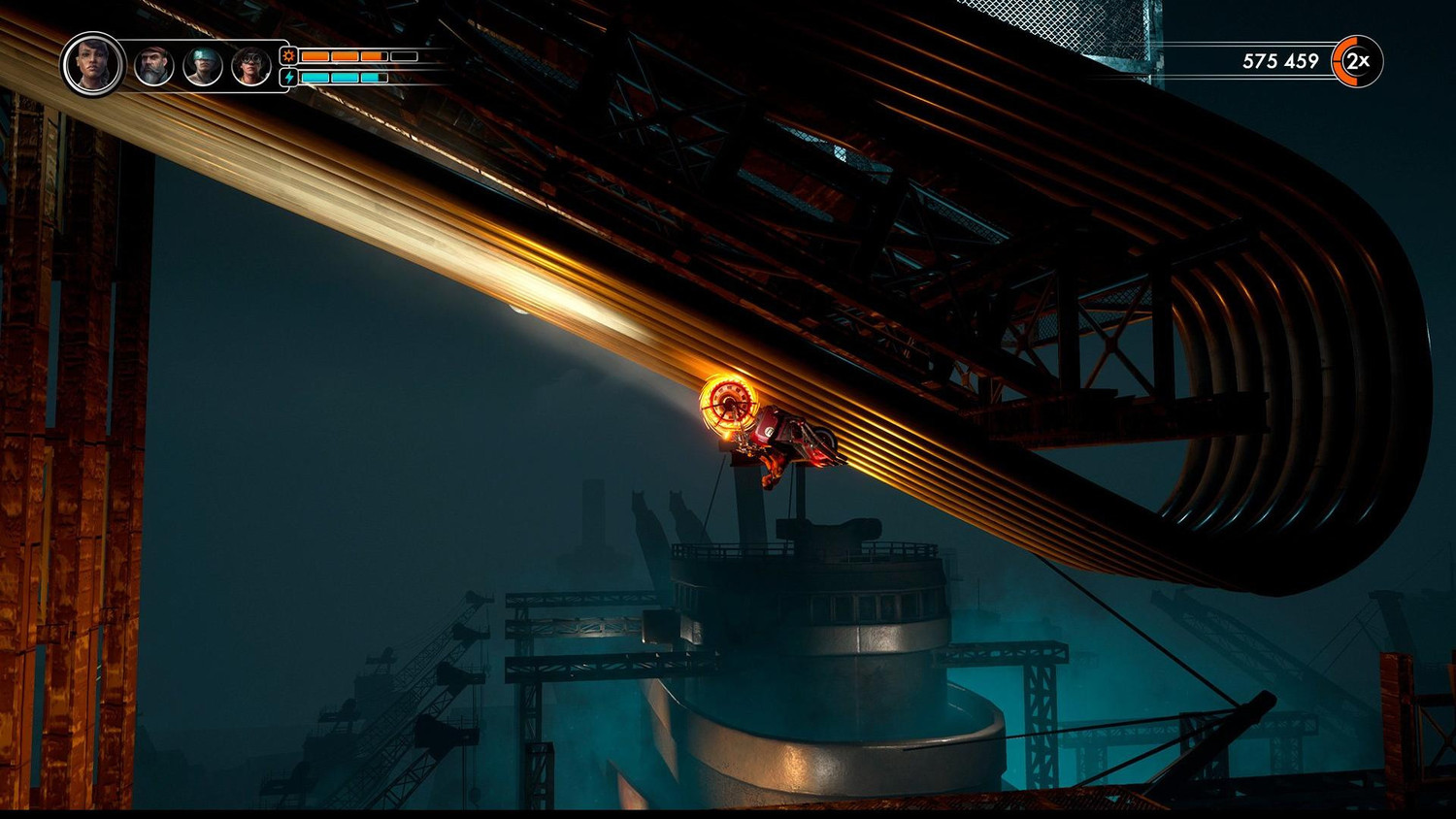This screenshot has width=1456, height=819.
Task: Switch to the bearded rider with red cap
Action: [153, 67]
